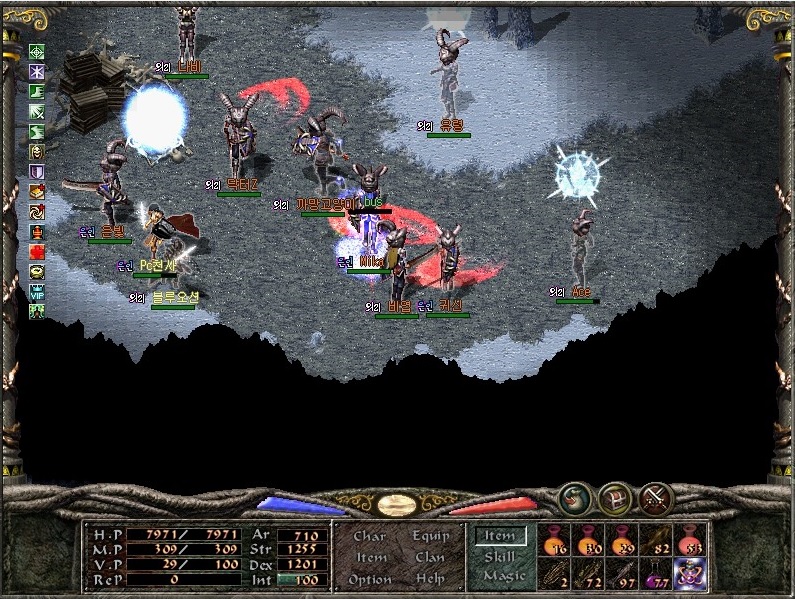Select the highlighted Item quick-slot tab
Image resolution: width=795 pixels, height=599 pixels.
499,536
